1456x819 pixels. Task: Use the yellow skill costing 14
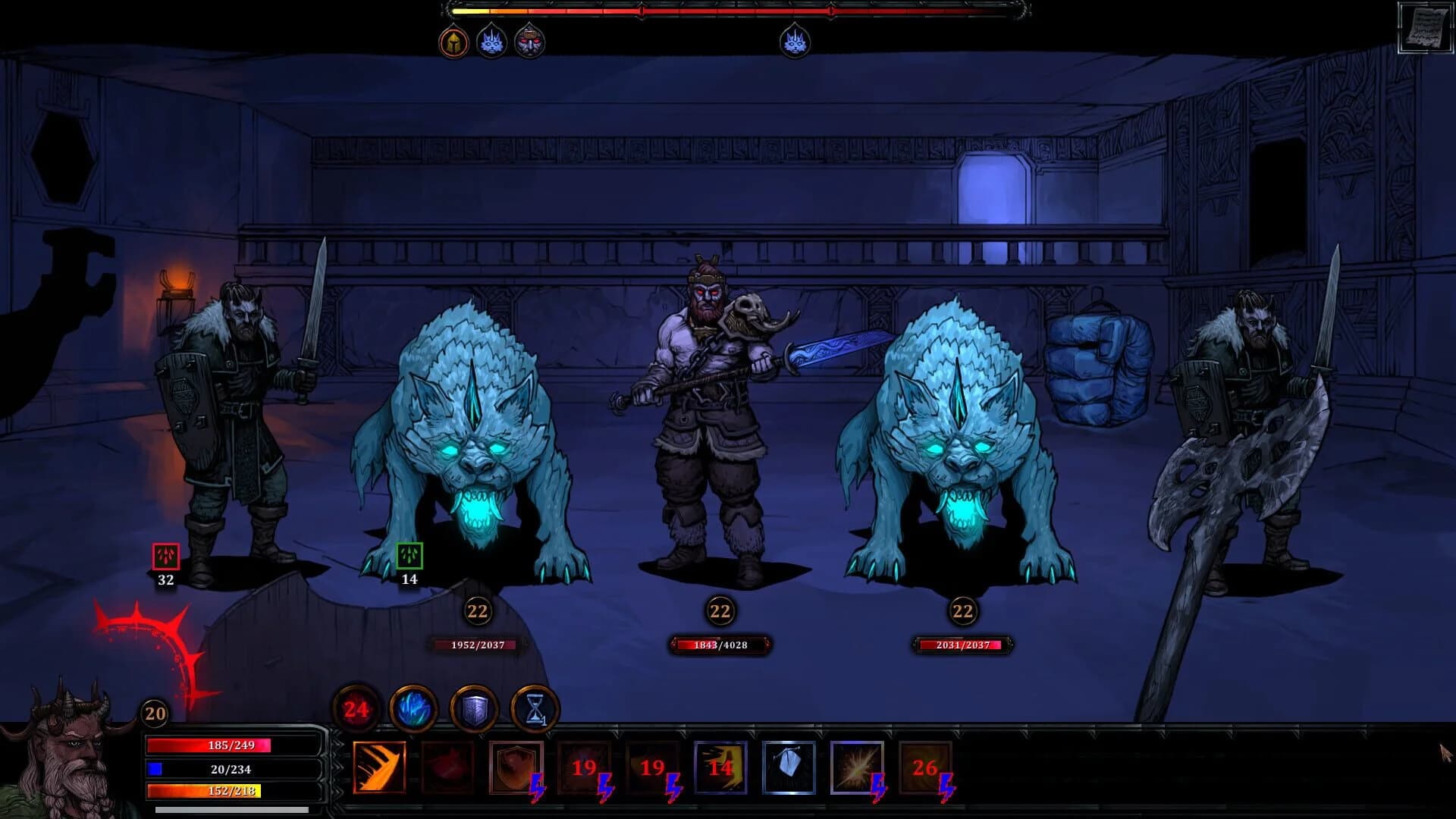coord(719,767)
